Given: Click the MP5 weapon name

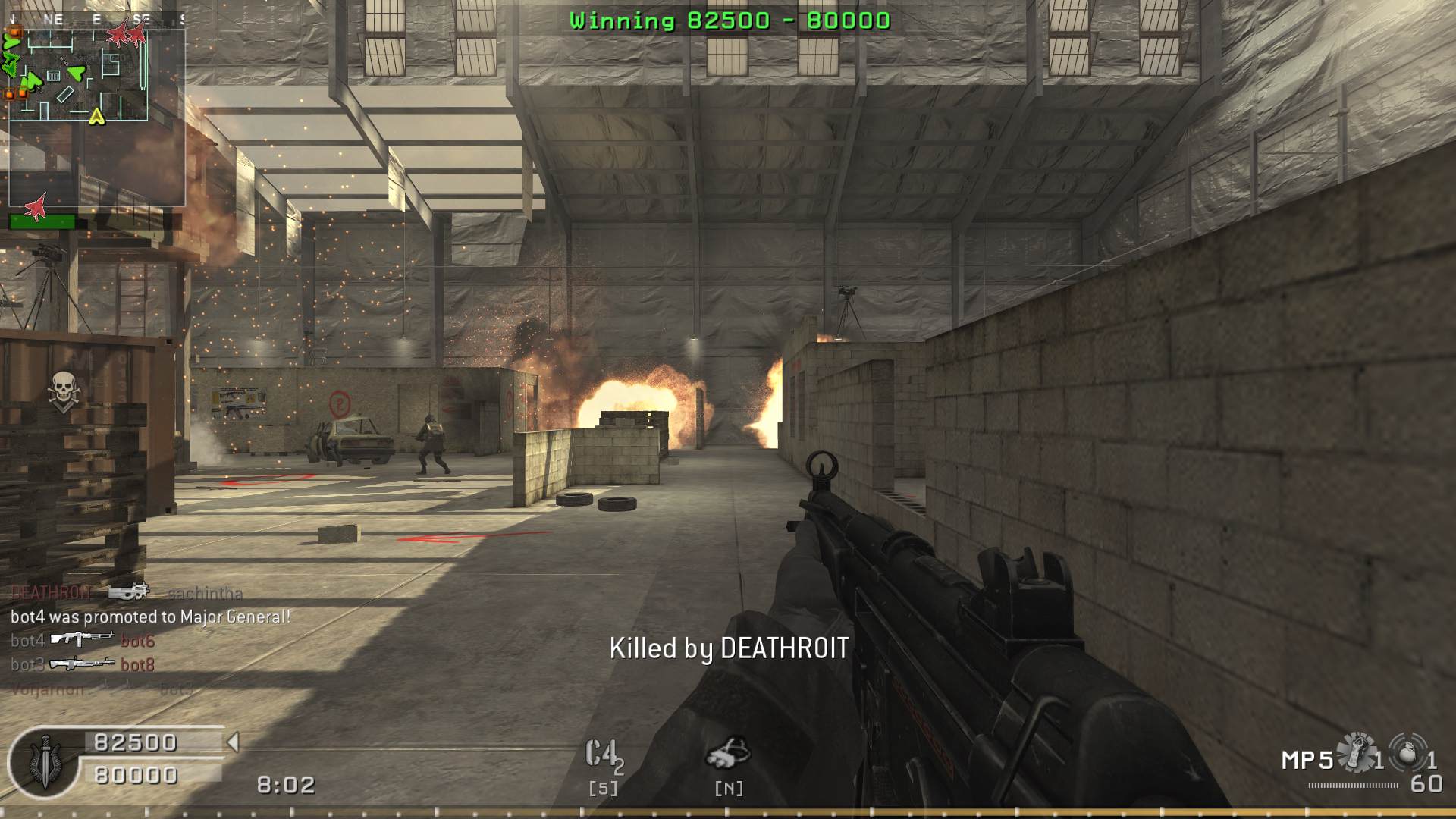Looking at the screenshot, I should 1307,760.
